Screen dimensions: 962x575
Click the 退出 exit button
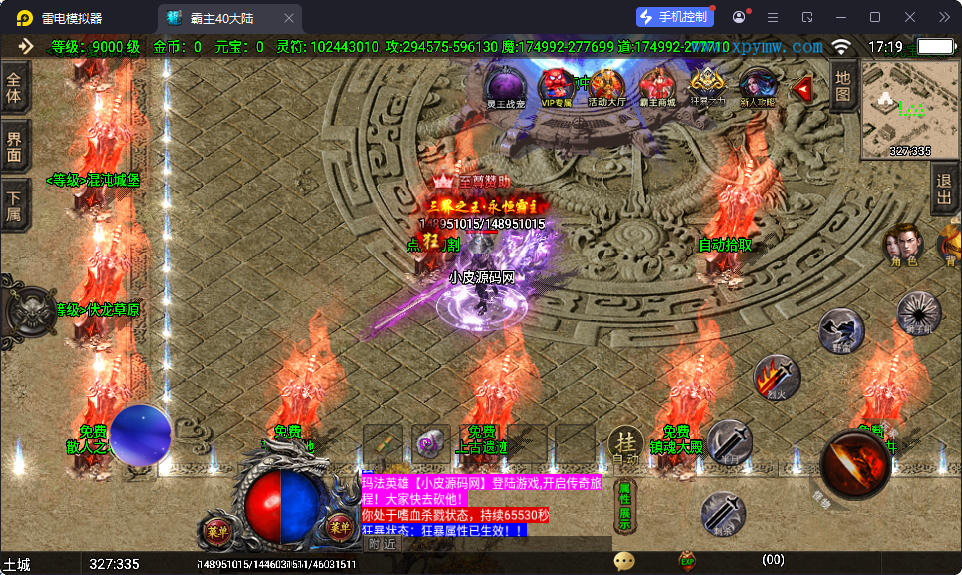(943, 190)
